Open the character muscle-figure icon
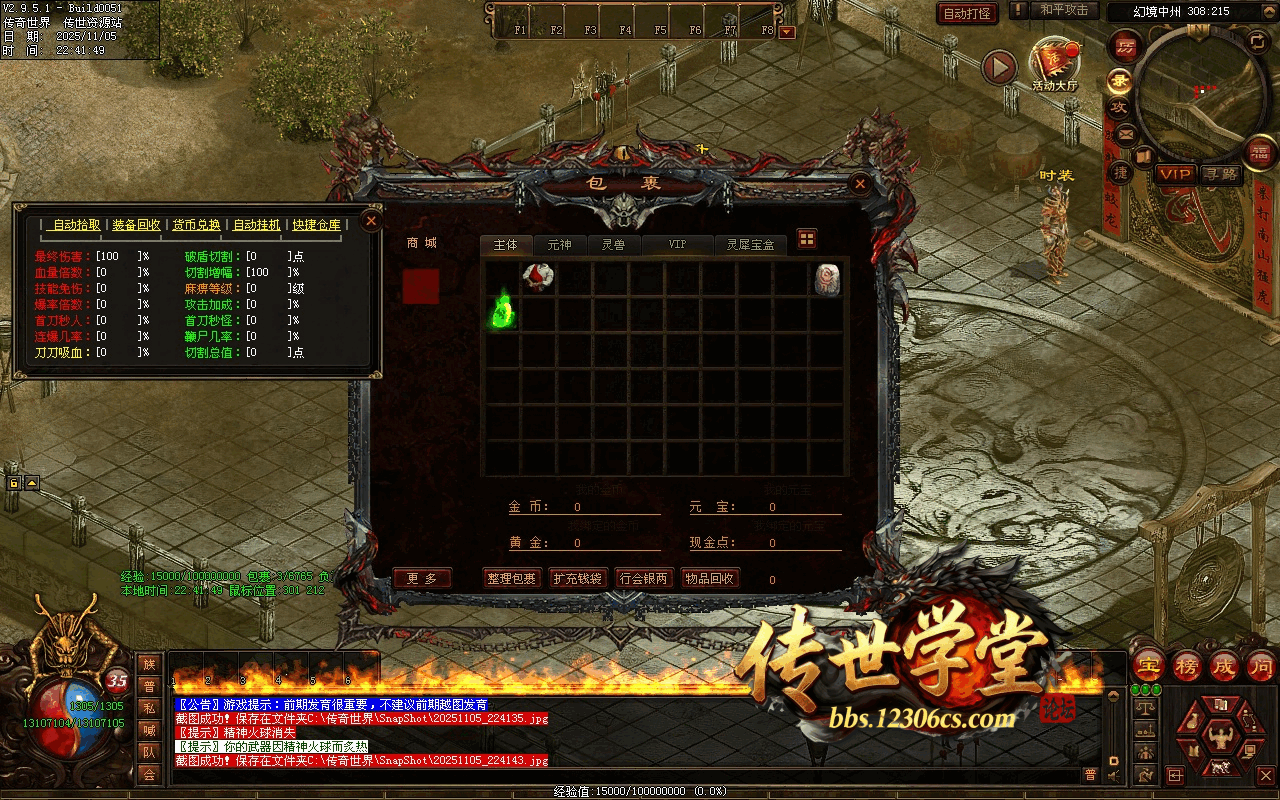Viewport: 1280px width, 800px height. [x=1218, y=738]
